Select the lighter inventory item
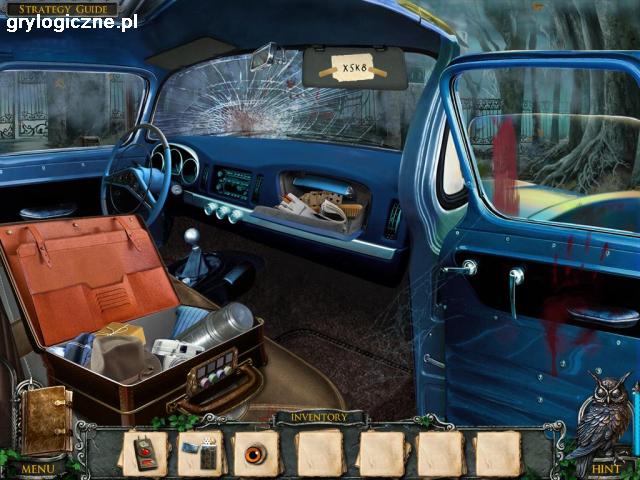 coord(202,453)
